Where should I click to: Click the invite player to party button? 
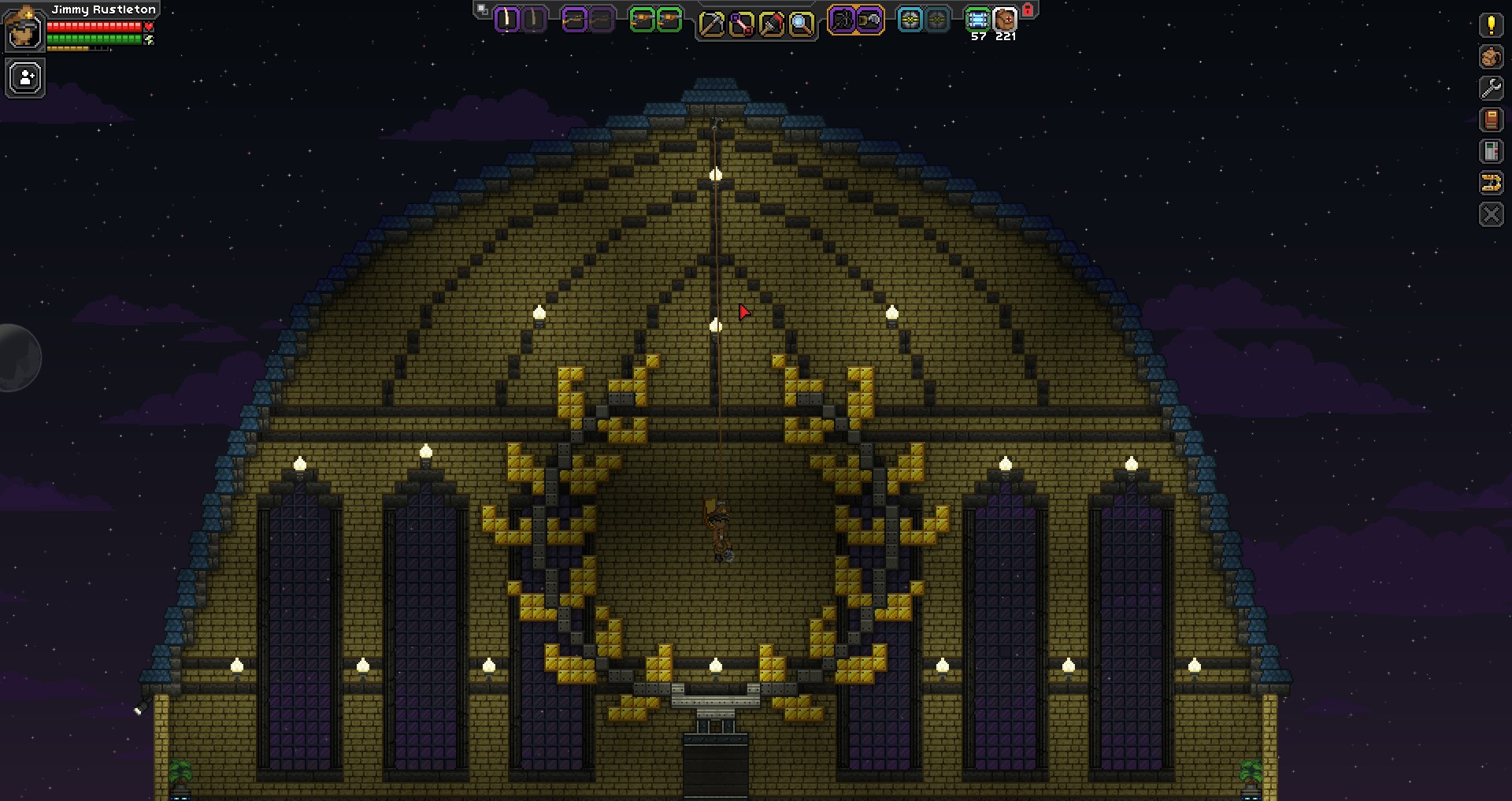pos(25,79)
